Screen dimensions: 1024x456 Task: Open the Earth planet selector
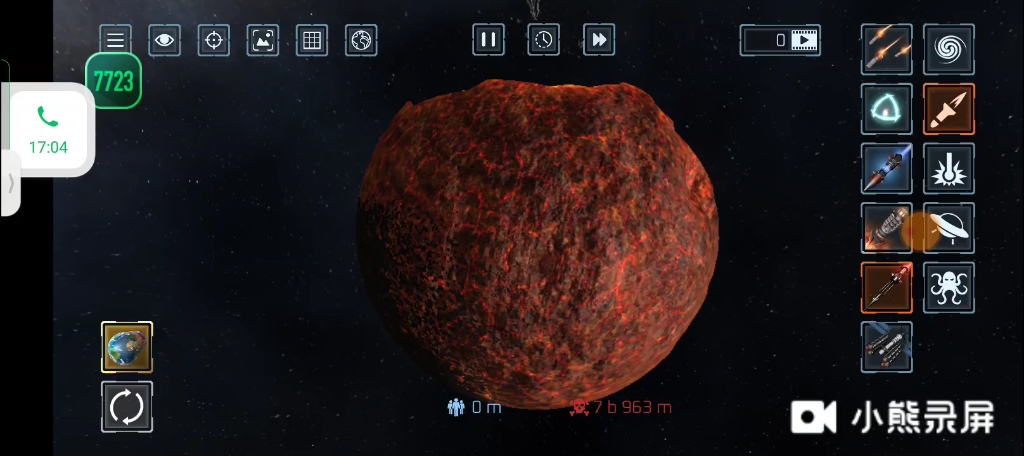click(127, 347)
